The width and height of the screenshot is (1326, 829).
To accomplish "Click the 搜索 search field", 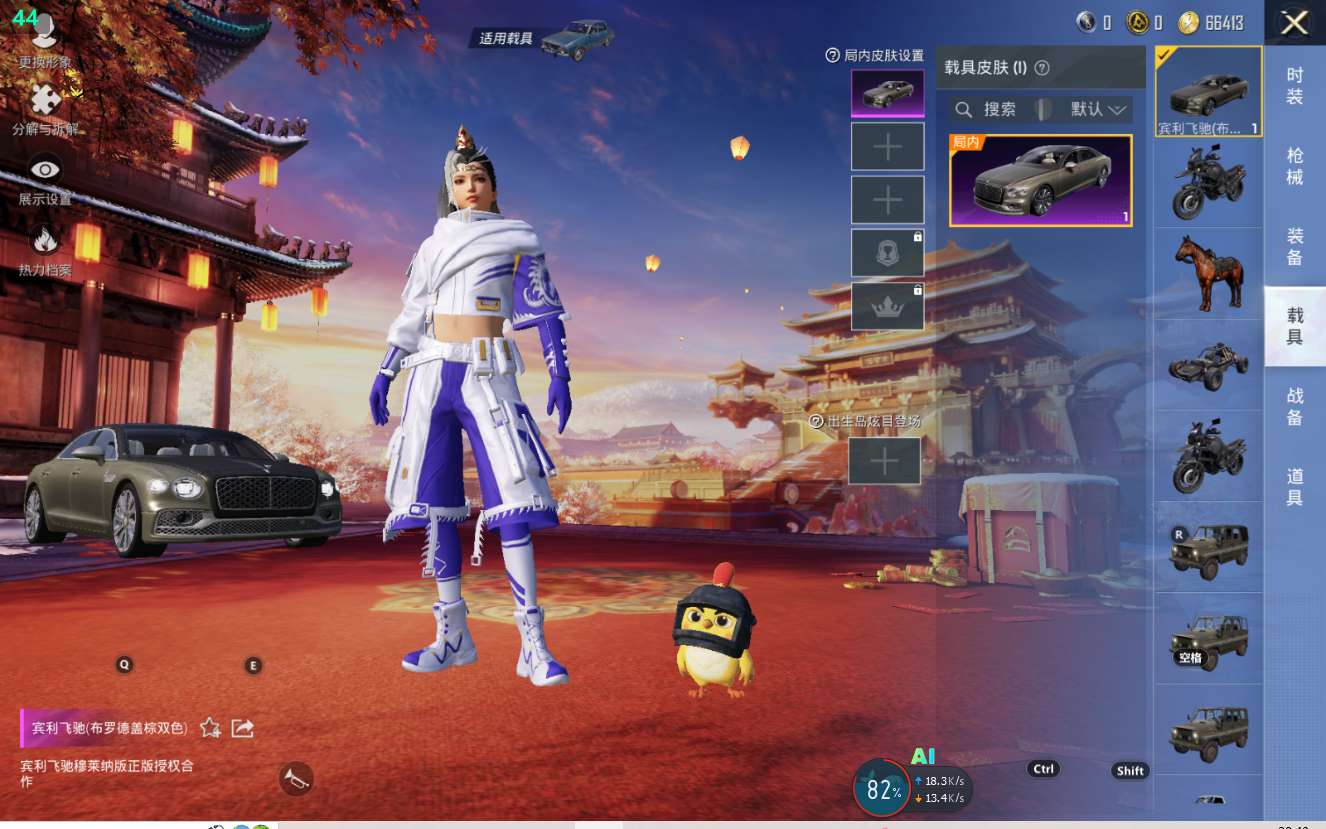I will click(x=988, y=109).
